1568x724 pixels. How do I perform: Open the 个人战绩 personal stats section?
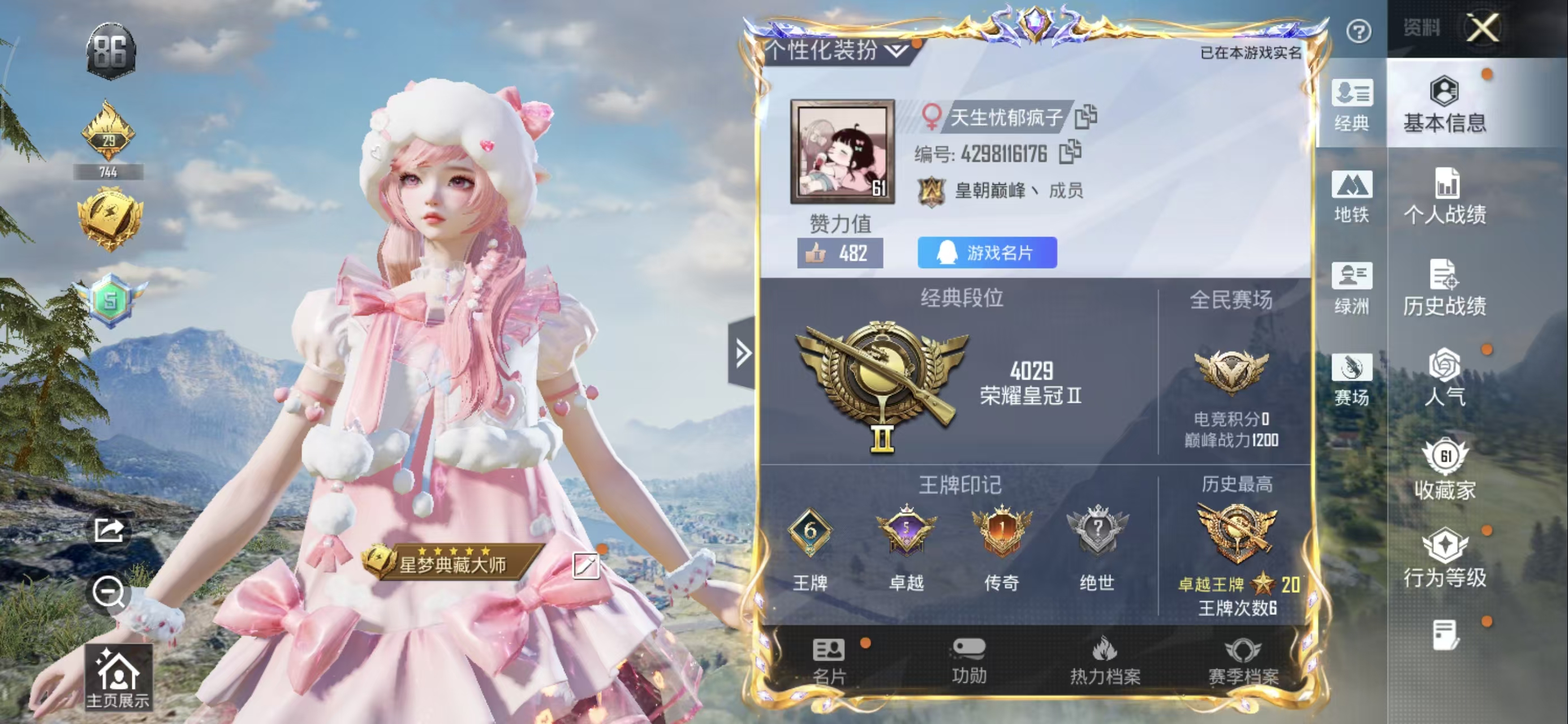(x=1444, y=196)
